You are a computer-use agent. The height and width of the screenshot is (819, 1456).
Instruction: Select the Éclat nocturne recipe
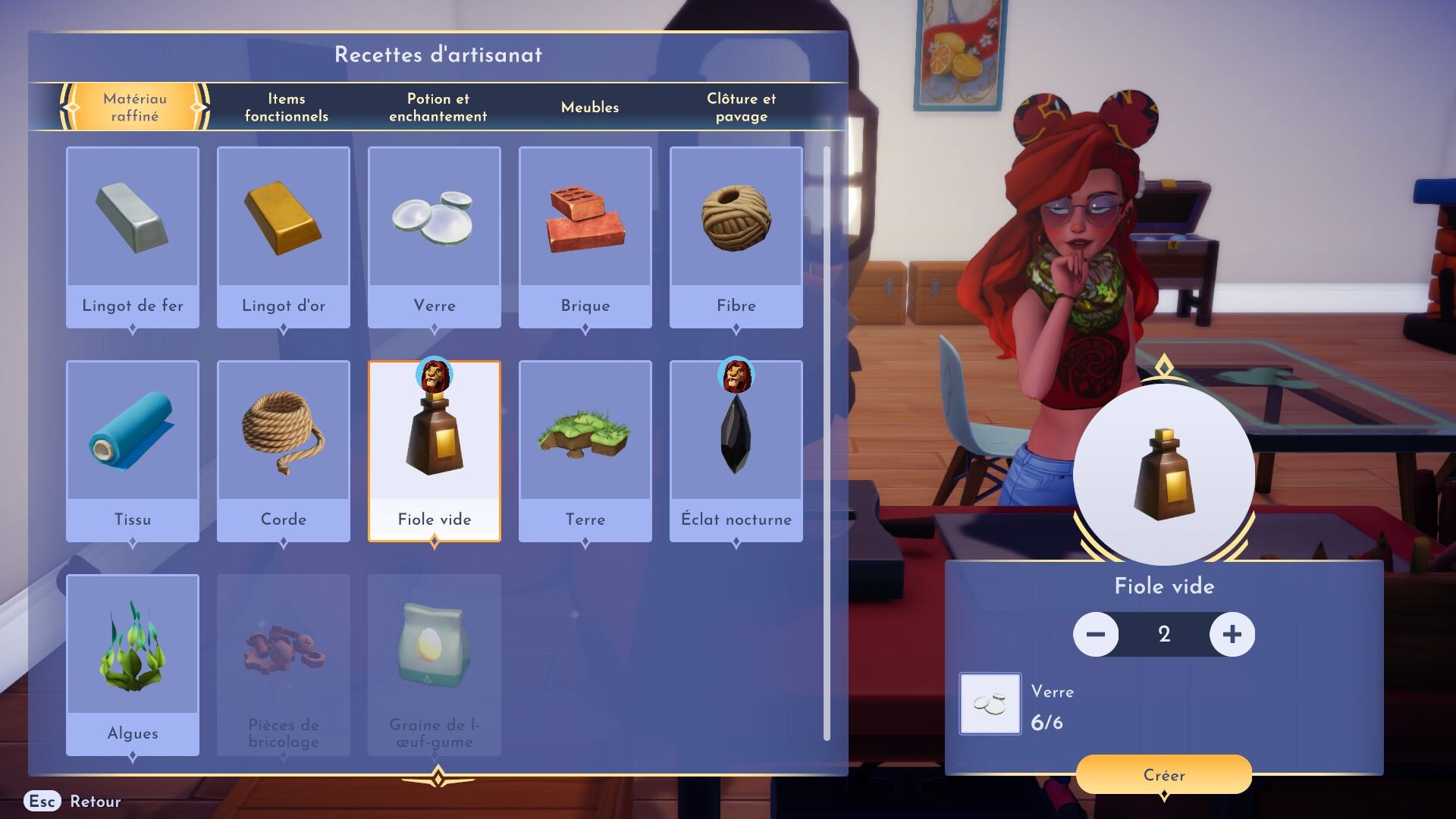(736, 450)
